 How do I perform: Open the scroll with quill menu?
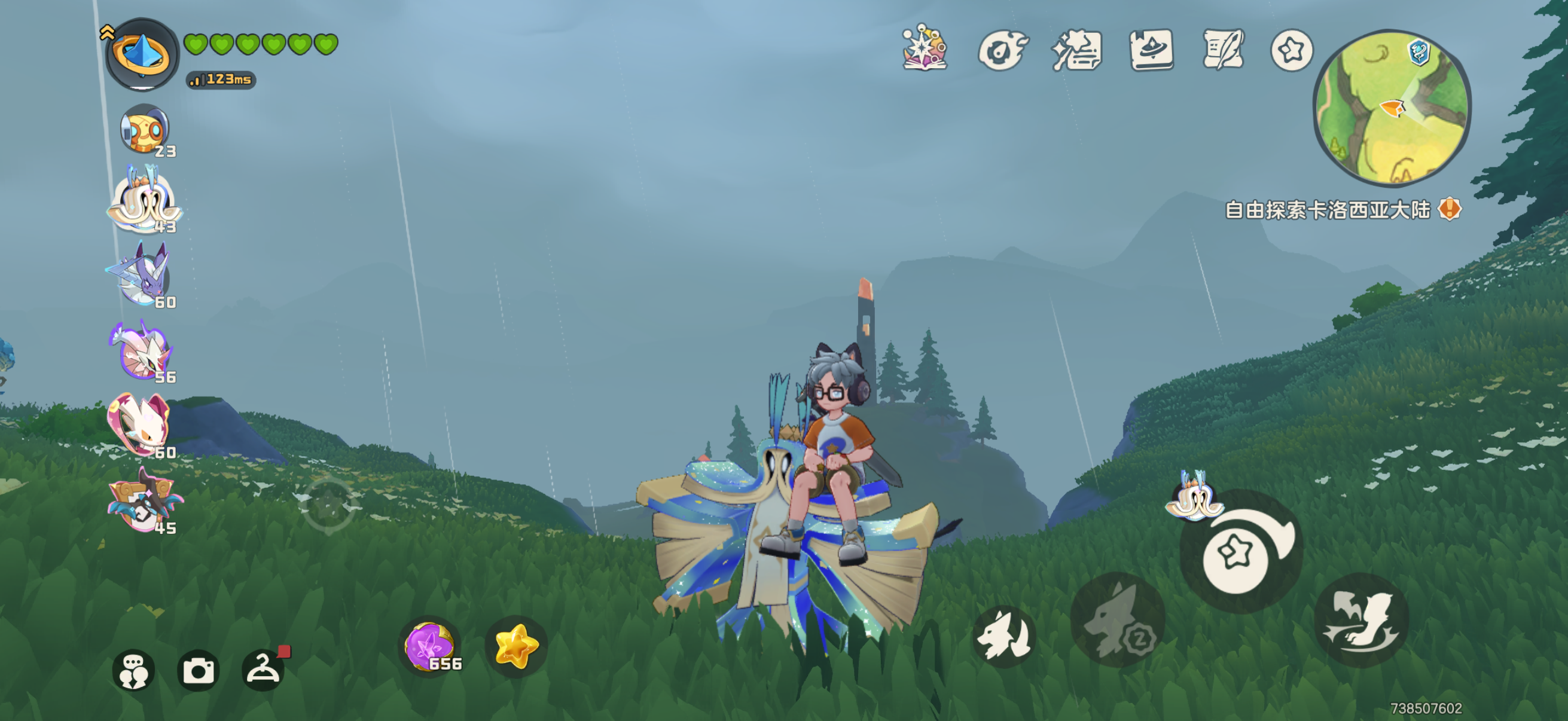click(x=1223, y=50)
